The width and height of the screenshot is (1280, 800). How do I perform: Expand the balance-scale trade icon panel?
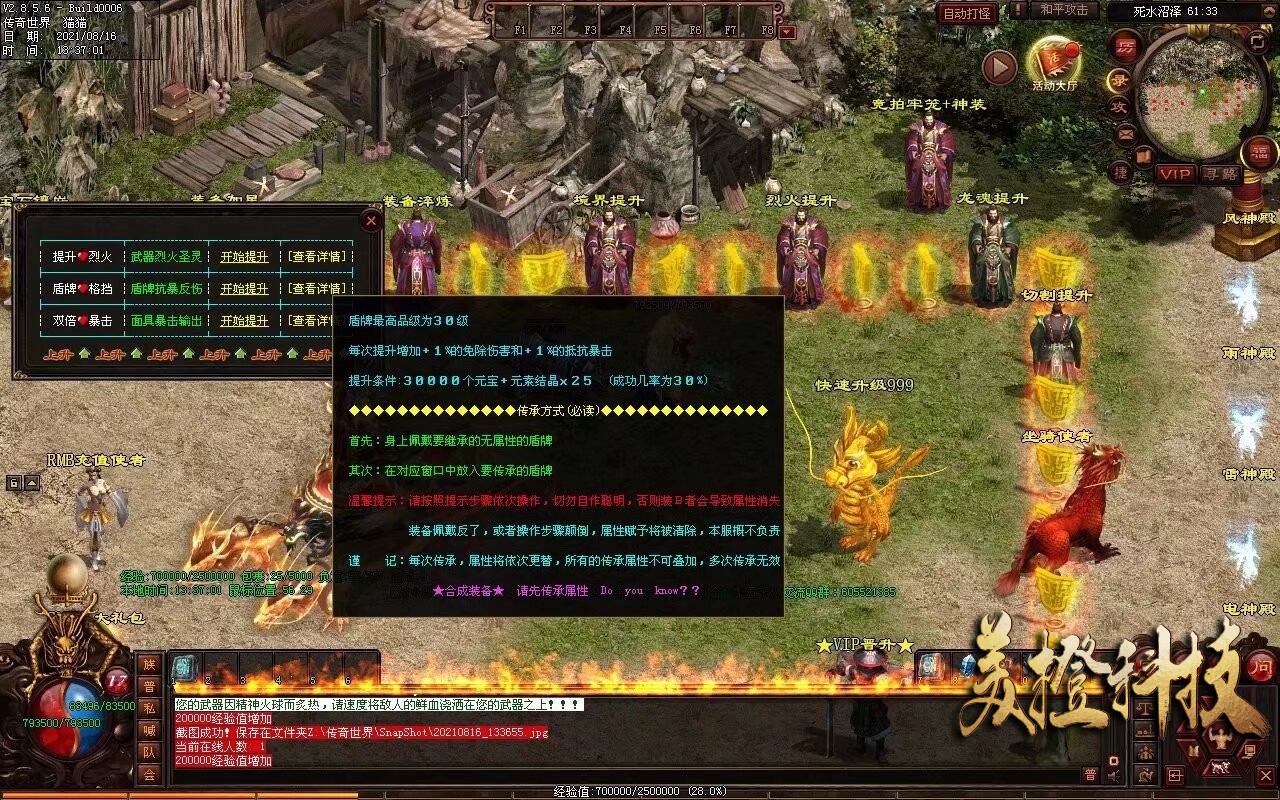tap(1144, 709)
